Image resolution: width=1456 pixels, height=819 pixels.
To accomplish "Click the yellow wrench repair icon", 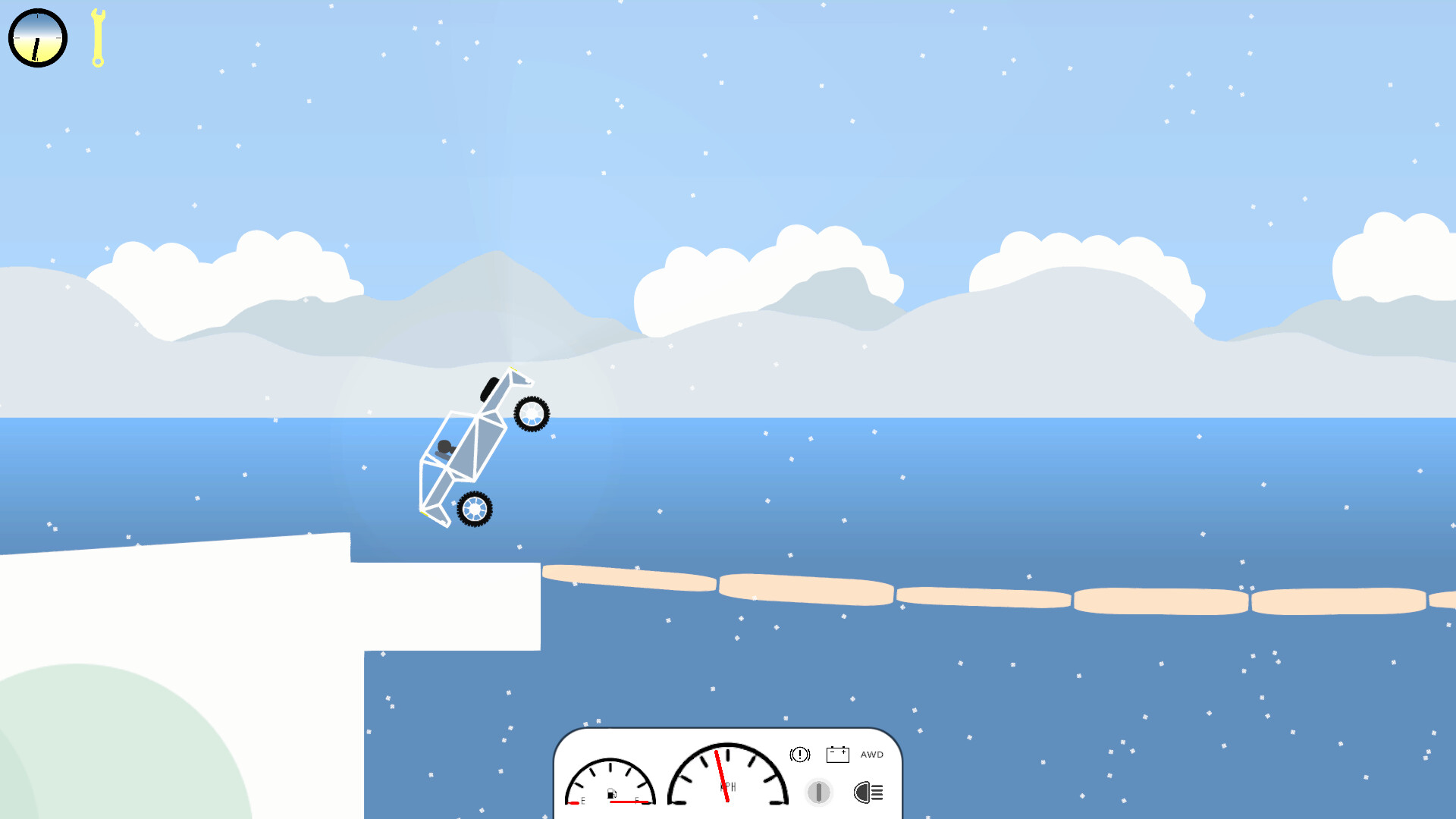I will pyautogui.click(x=97, y=38).
